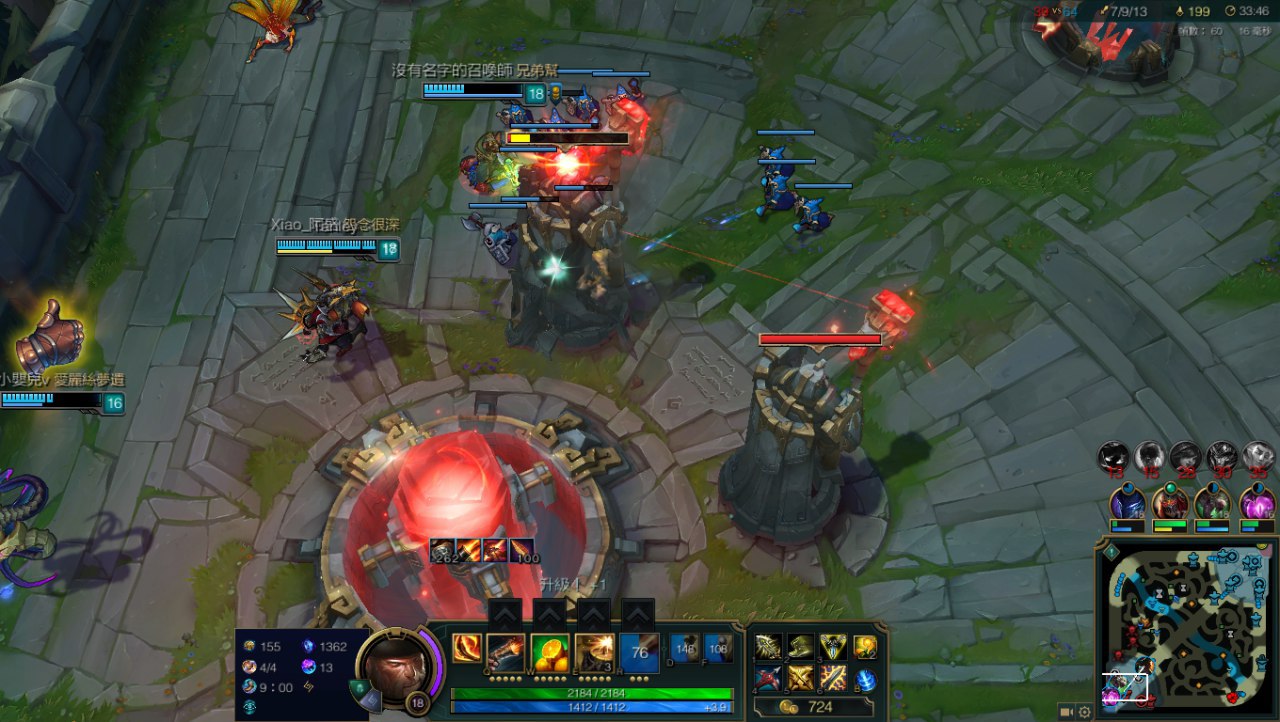Click the fiery passive ability icon
Image resolution: width=1280 pixels, height=722 pixels.
[466, 648]
